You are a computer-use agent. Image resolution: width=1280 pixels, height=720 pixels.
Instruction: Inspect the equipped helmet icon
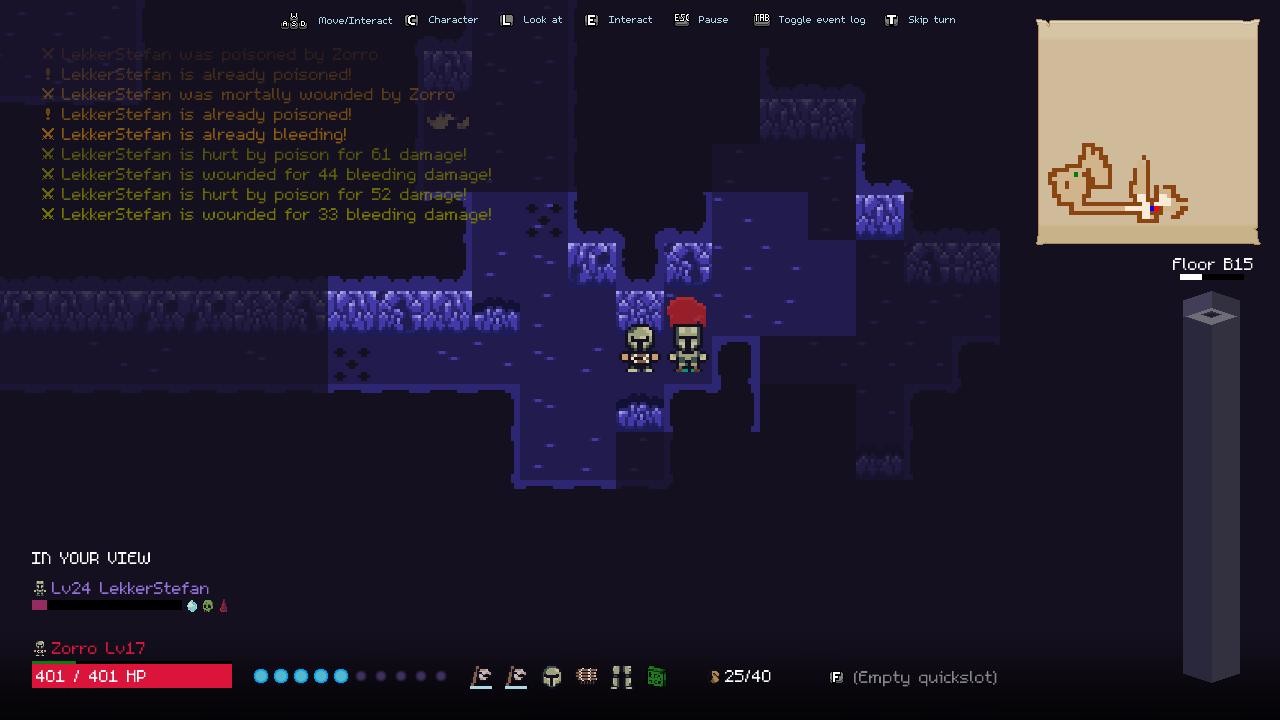tap(551, 676)
